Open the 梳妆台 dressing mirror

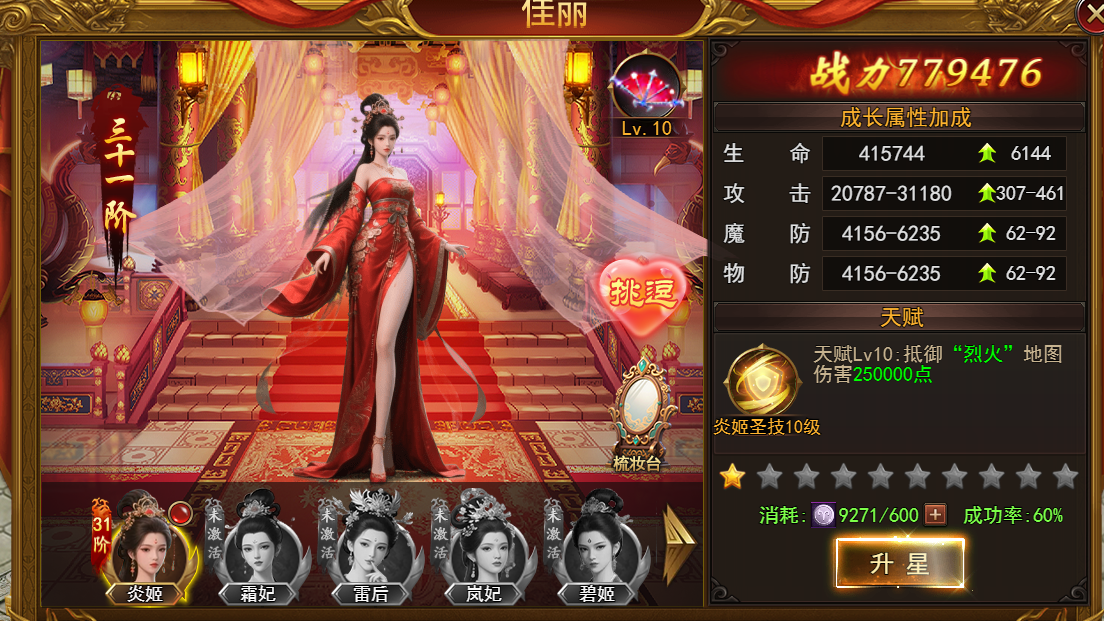[x=639, y=420]
